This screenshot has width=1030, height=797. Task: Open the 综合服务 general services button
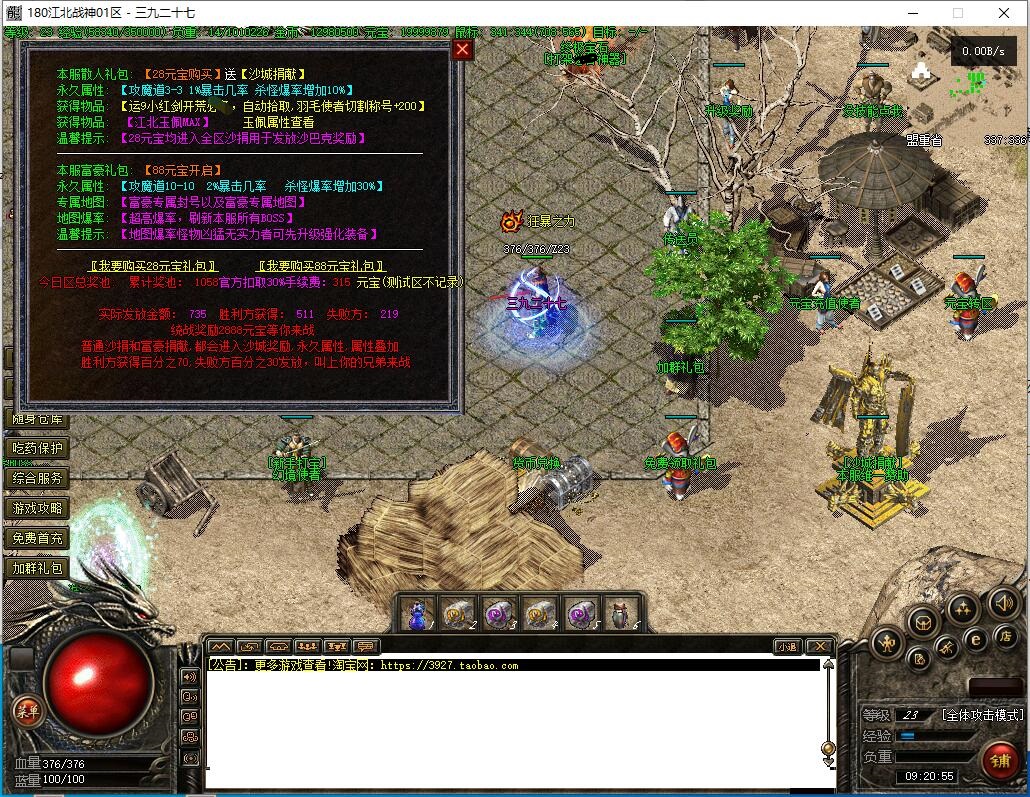pos(37,479)
